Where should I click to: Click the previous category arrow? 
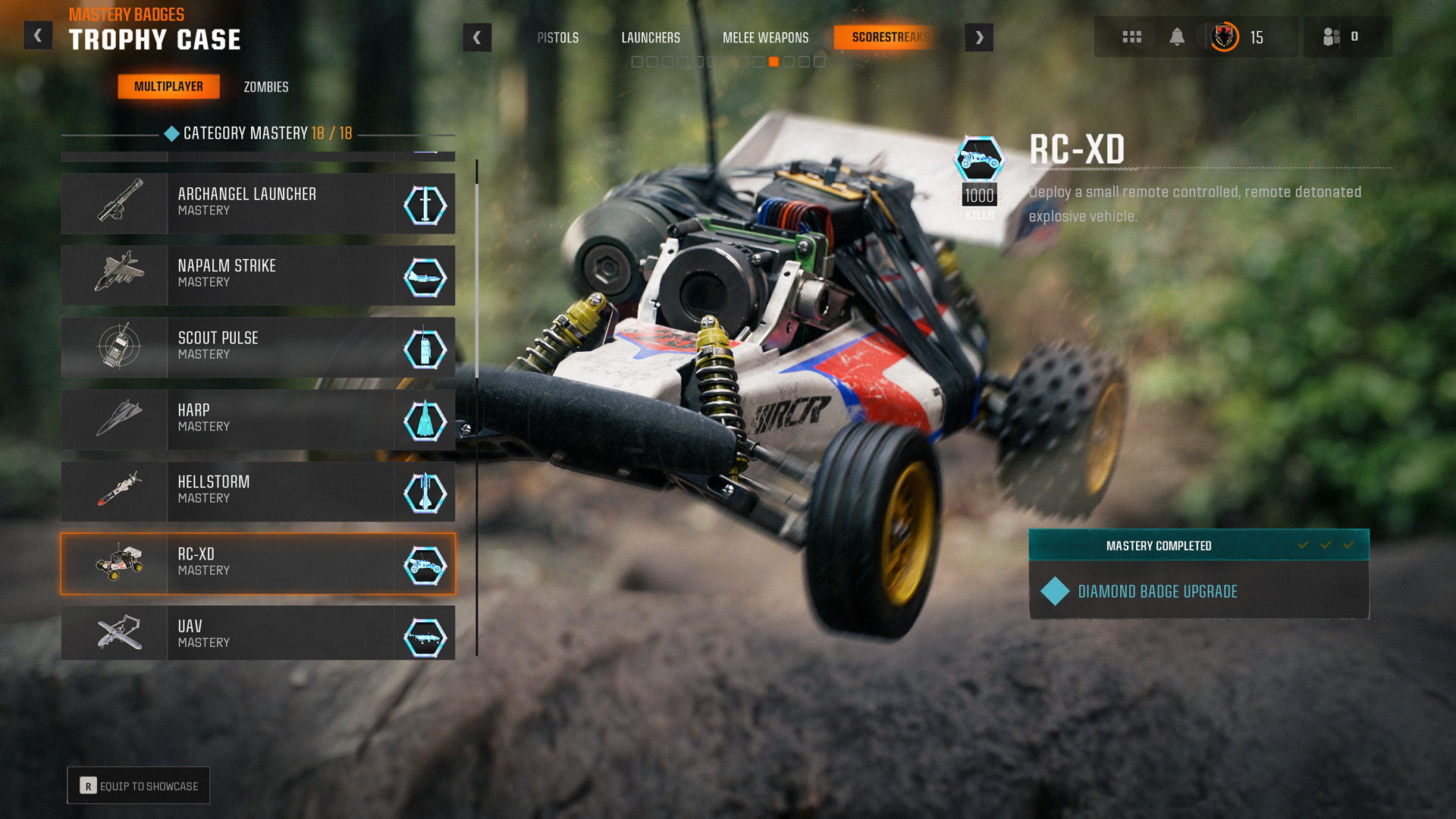point(477,37)
